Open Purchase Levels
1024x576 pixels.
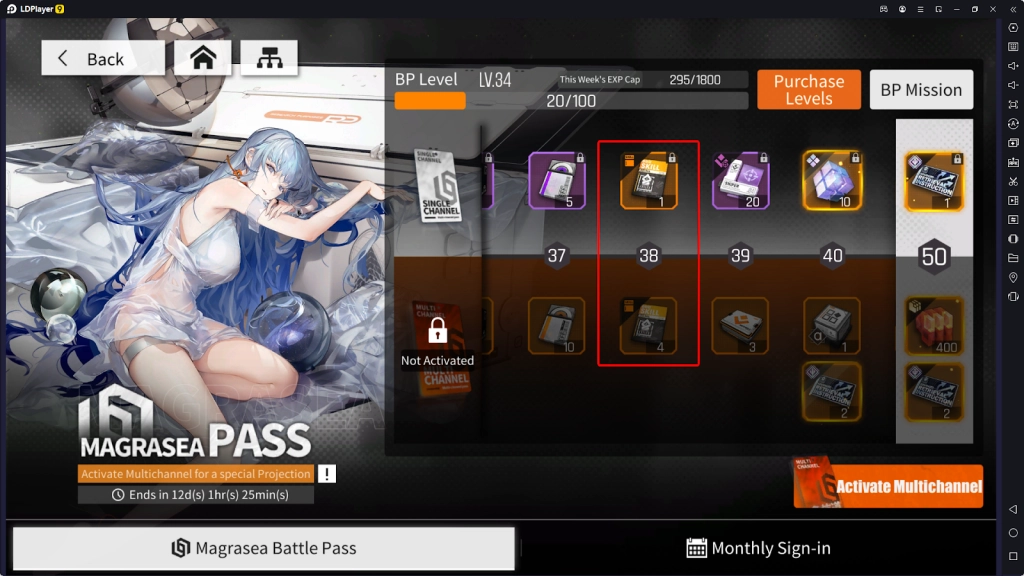click(x=808, y=90)
